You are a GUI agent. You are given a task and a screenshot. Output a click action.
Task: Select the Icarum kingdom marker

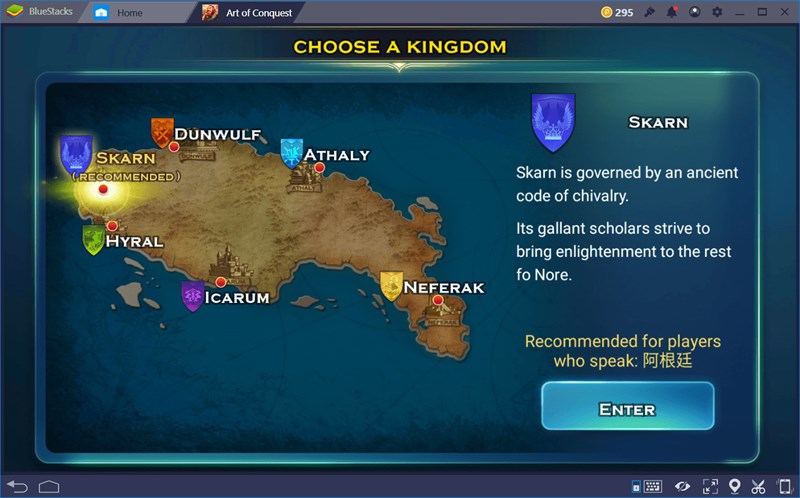[221, 282]
